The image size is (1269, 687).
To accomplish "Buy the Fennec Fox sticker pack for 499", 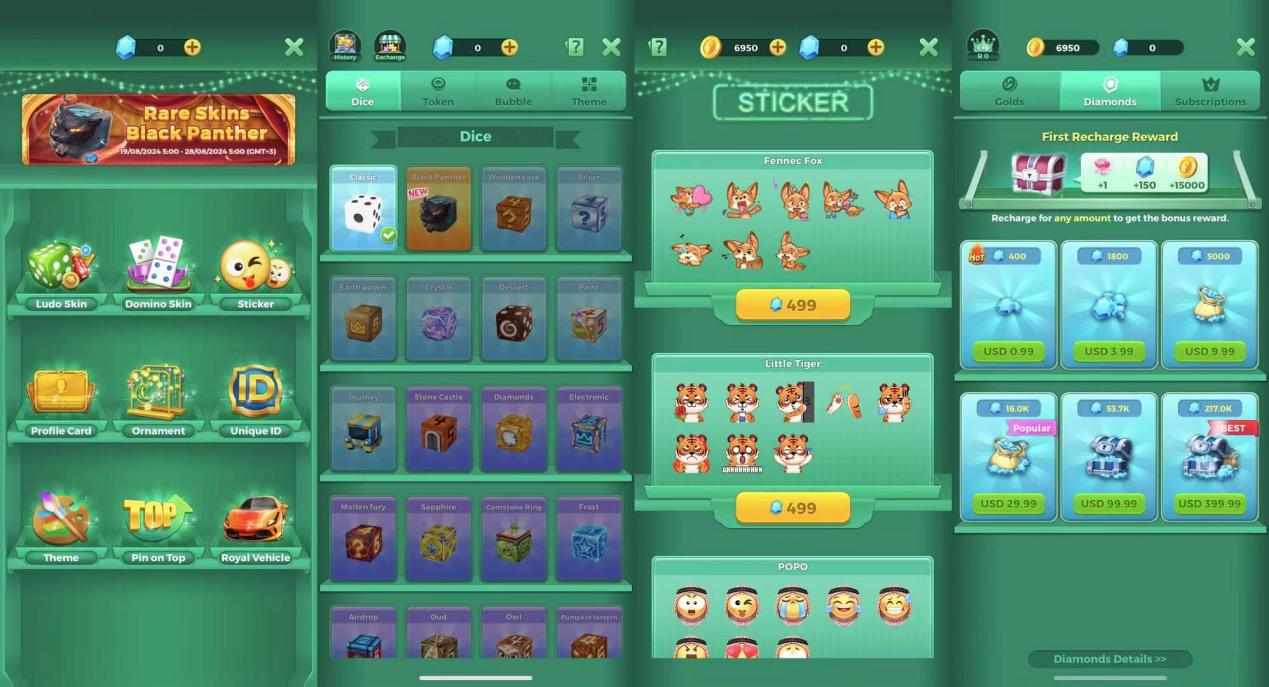I will (x=792, y=305).
